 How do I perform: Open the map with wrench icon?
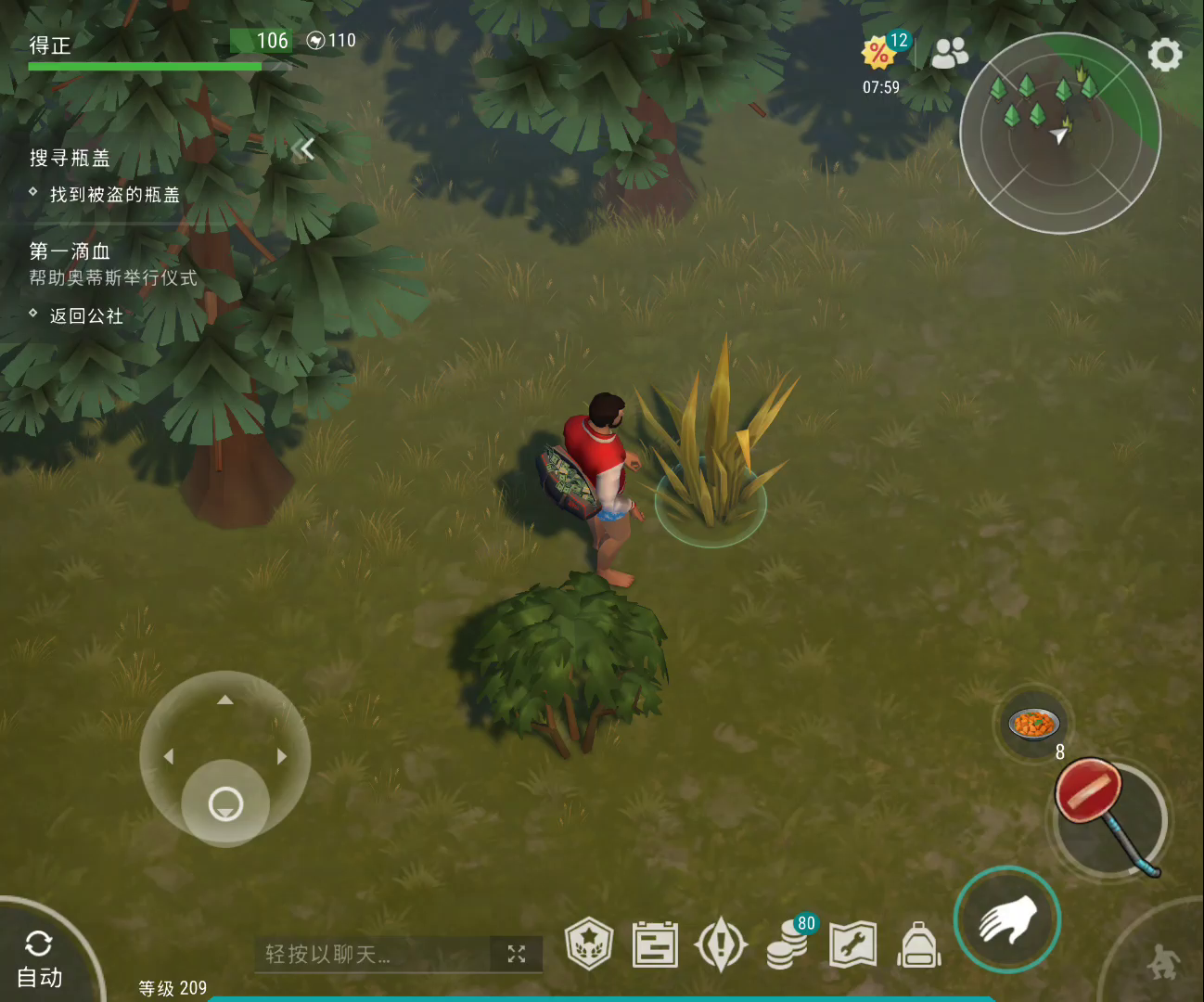(852, 944)
